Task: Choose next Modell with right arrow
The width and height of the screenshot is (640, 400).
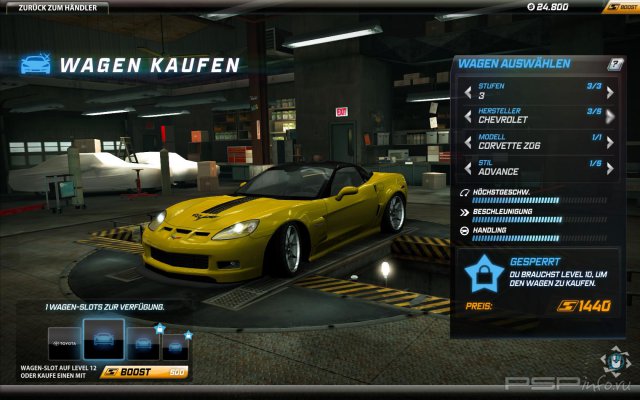Action: pyautogui.click(x=610, y=141)
